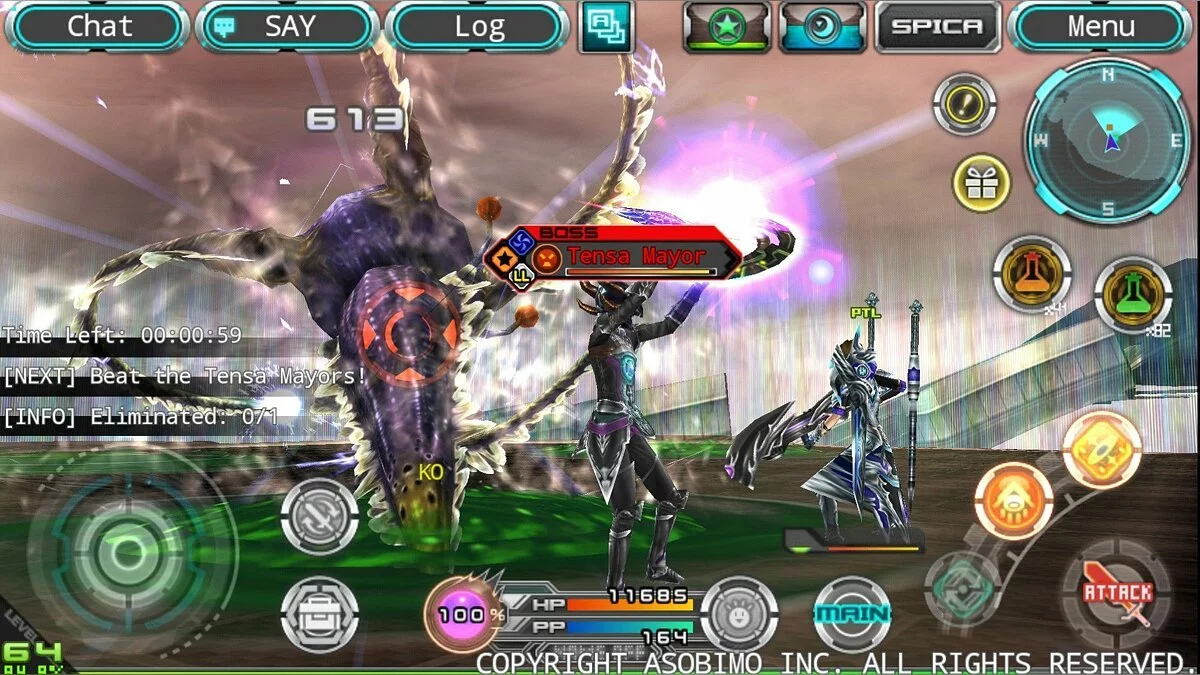This screenshot has width=1200, height=675.
Task: Select the green star toggle button
Action: (x=727, y=27)
